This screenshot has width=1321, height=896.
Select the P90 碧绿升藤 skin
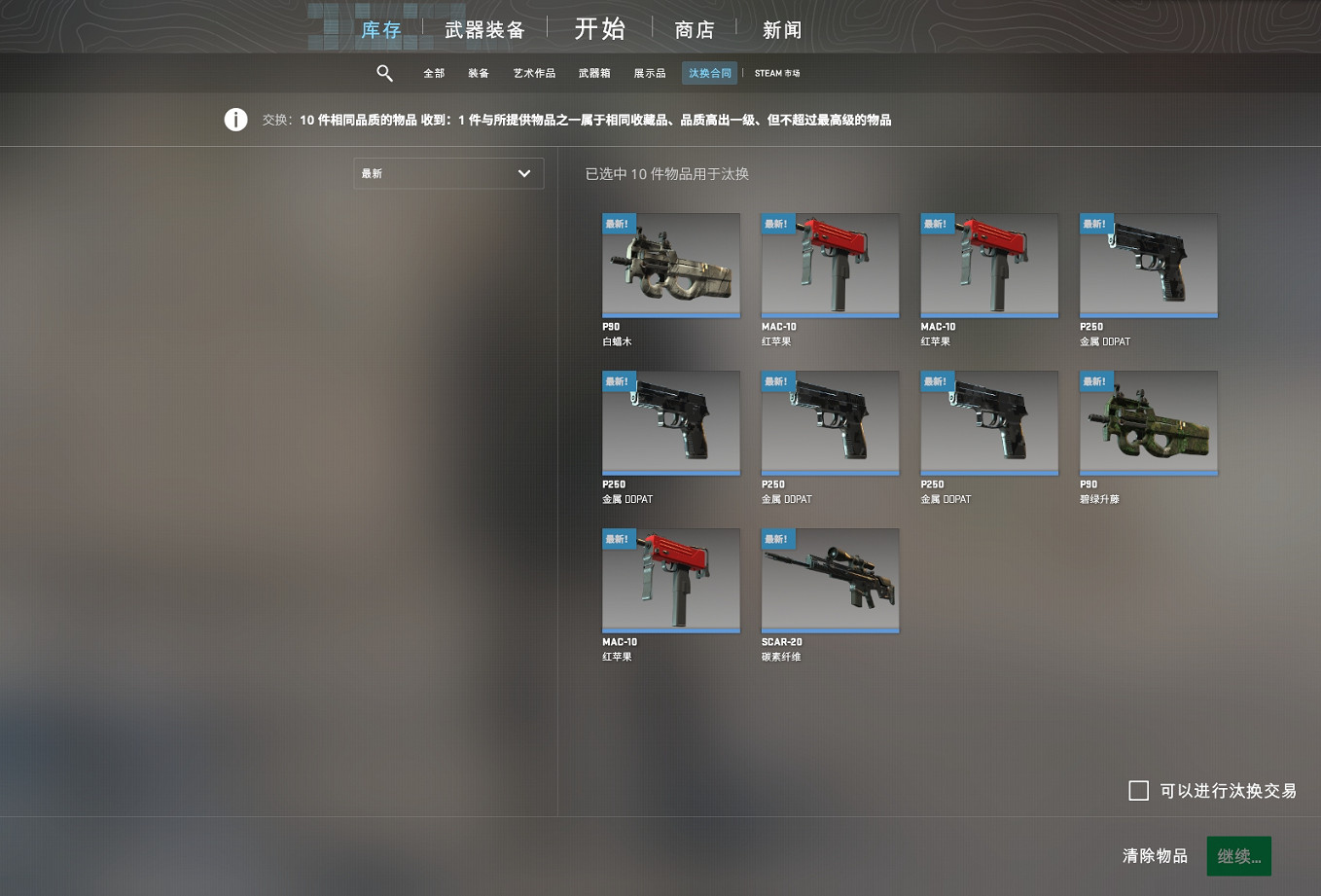tap(1148, 421)
